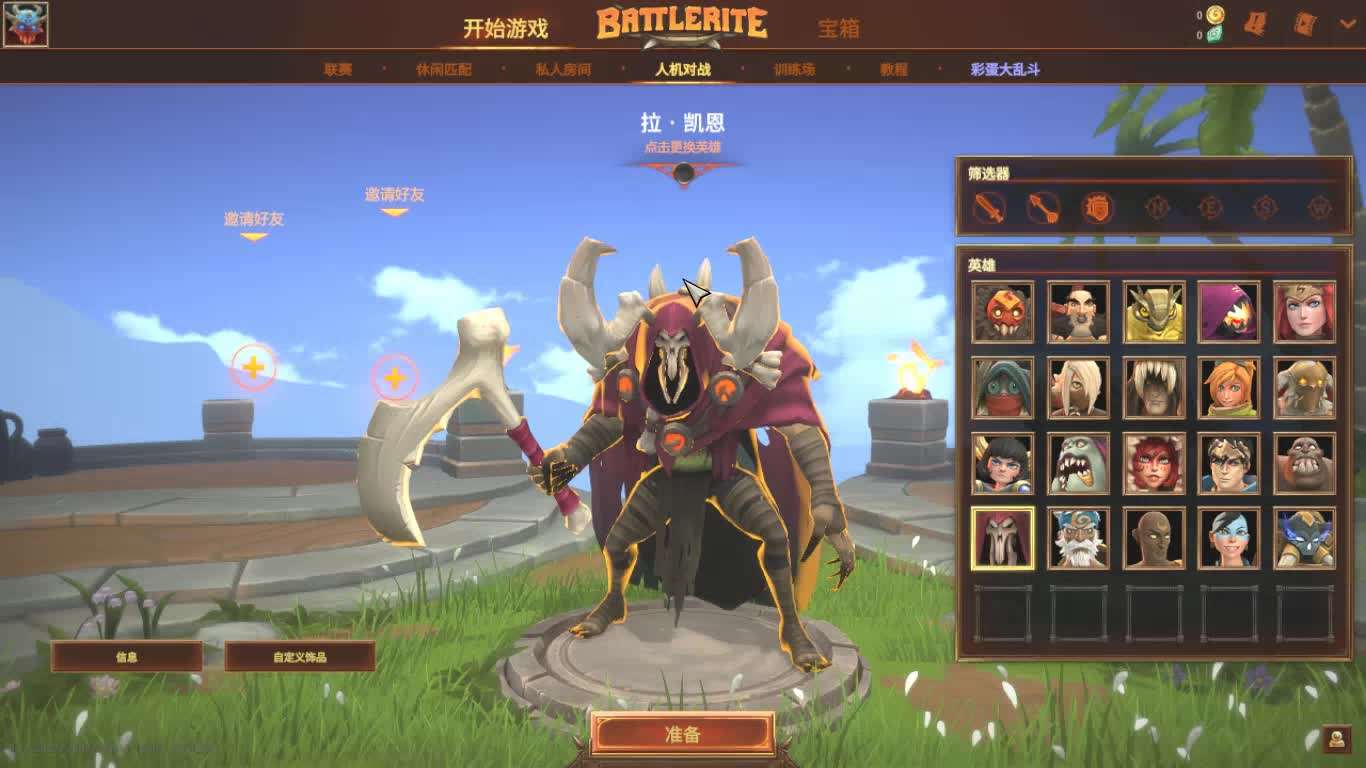
Task: Filter heroes by the sword melee icon
Action: [989, 208]
